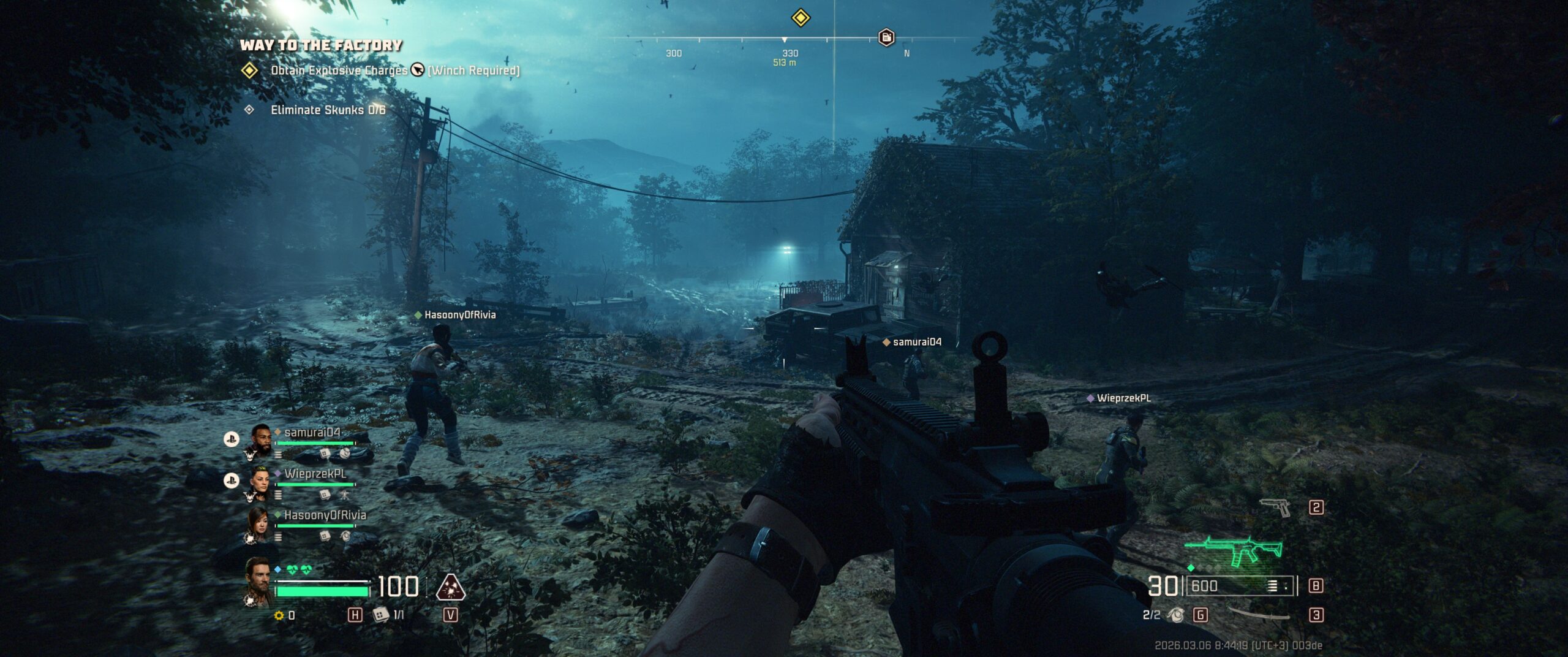Select the HasoonyOfRivia teammate nameplate
This screenshot has width=1568, height=657.
[459, 315]
